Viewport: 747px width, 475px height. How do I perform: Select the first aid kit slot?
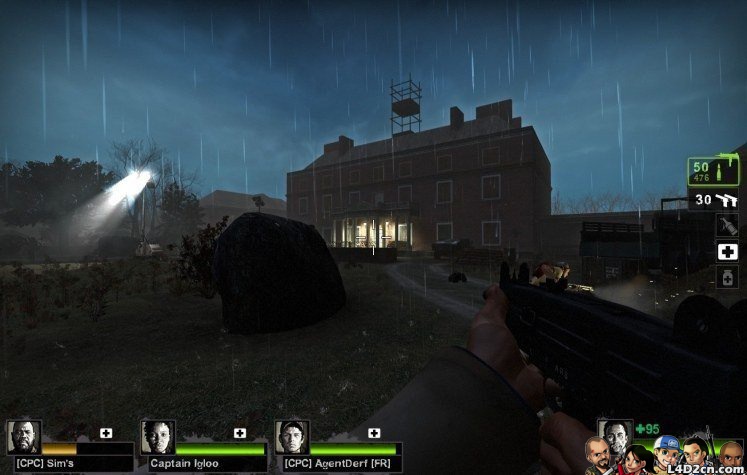coord(728,252)
